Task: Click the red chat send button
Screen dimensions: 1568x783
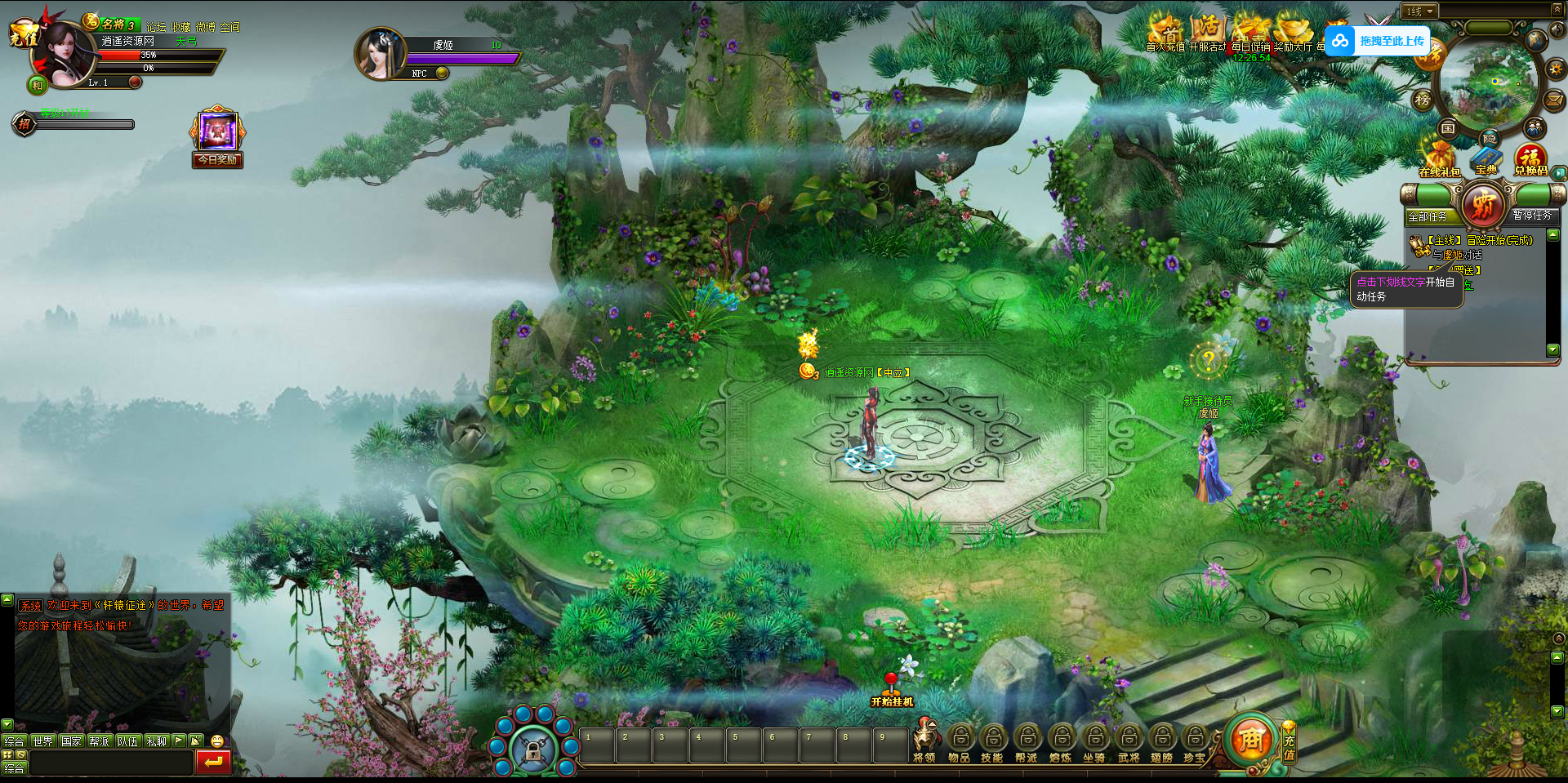Action: pos(213,762)
